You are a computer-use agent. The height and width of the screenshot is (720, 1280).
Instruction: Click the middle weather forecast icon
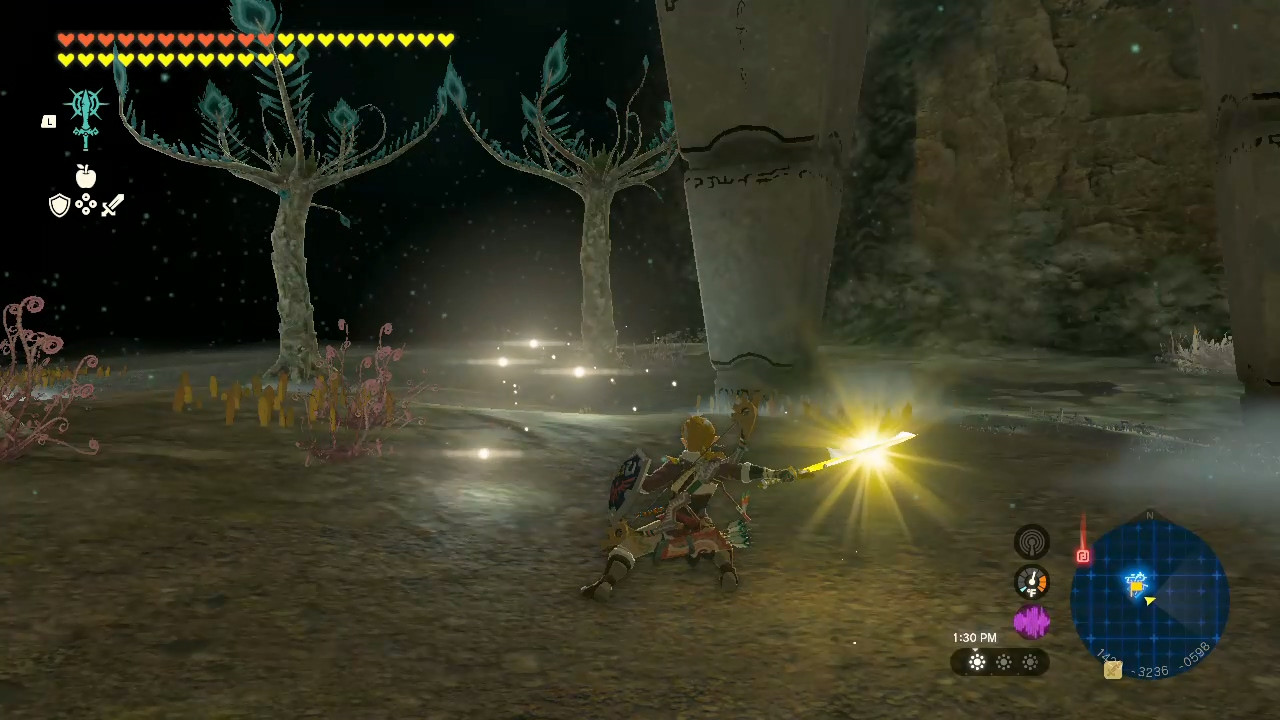[x=1003, y=662]
